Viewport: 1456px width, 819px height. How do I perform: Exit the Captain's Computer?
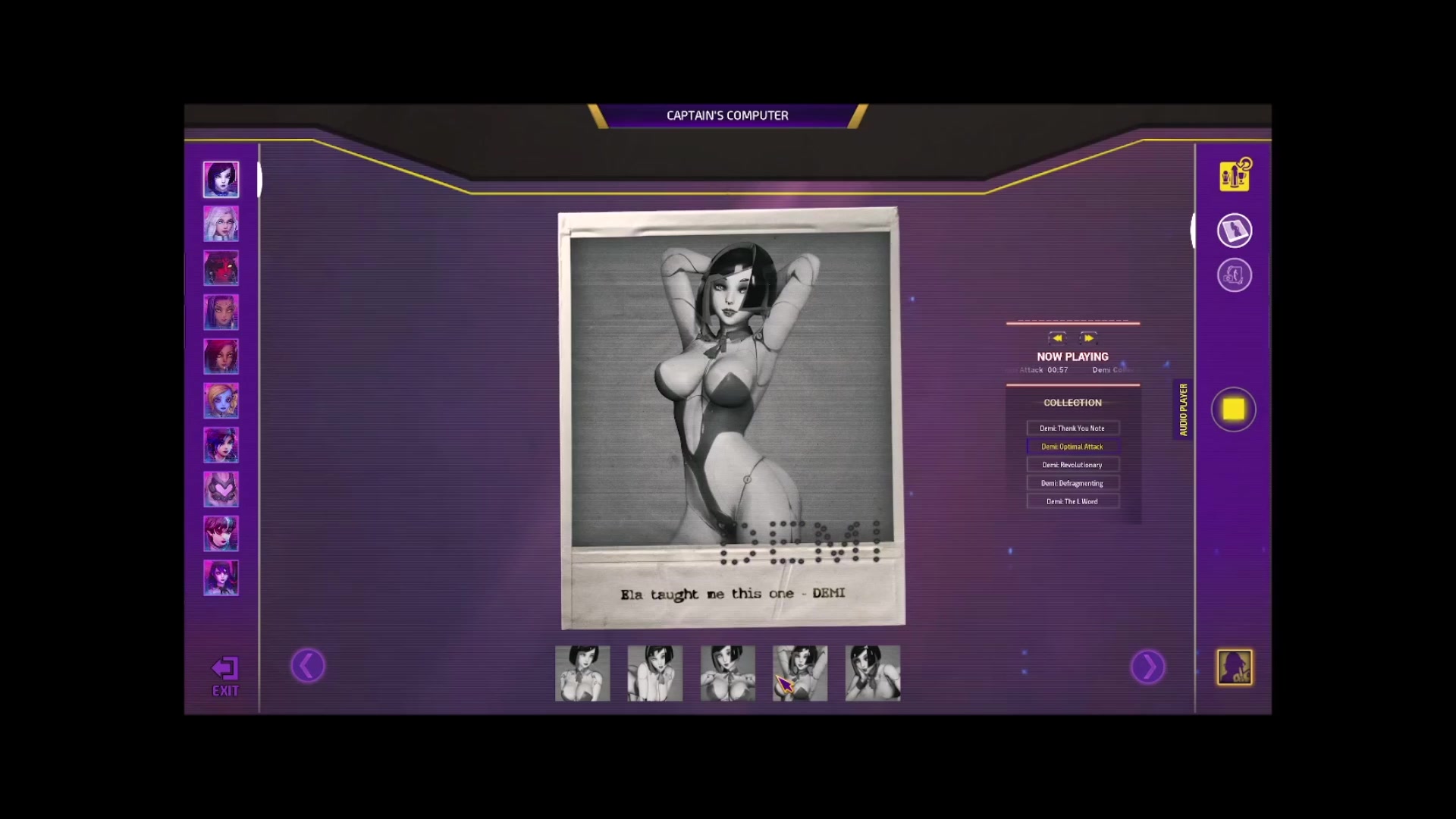click(224, 676)
